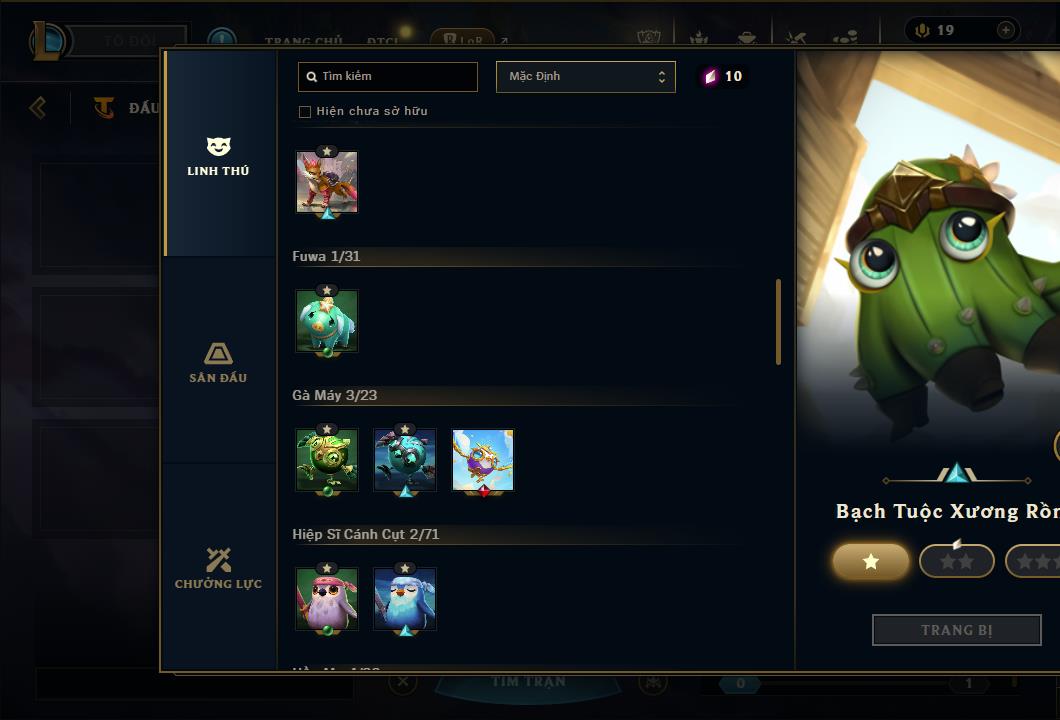Choose the pink bandana penguin legend
Screen dimensions: 1060x720
tap(327, 599)
